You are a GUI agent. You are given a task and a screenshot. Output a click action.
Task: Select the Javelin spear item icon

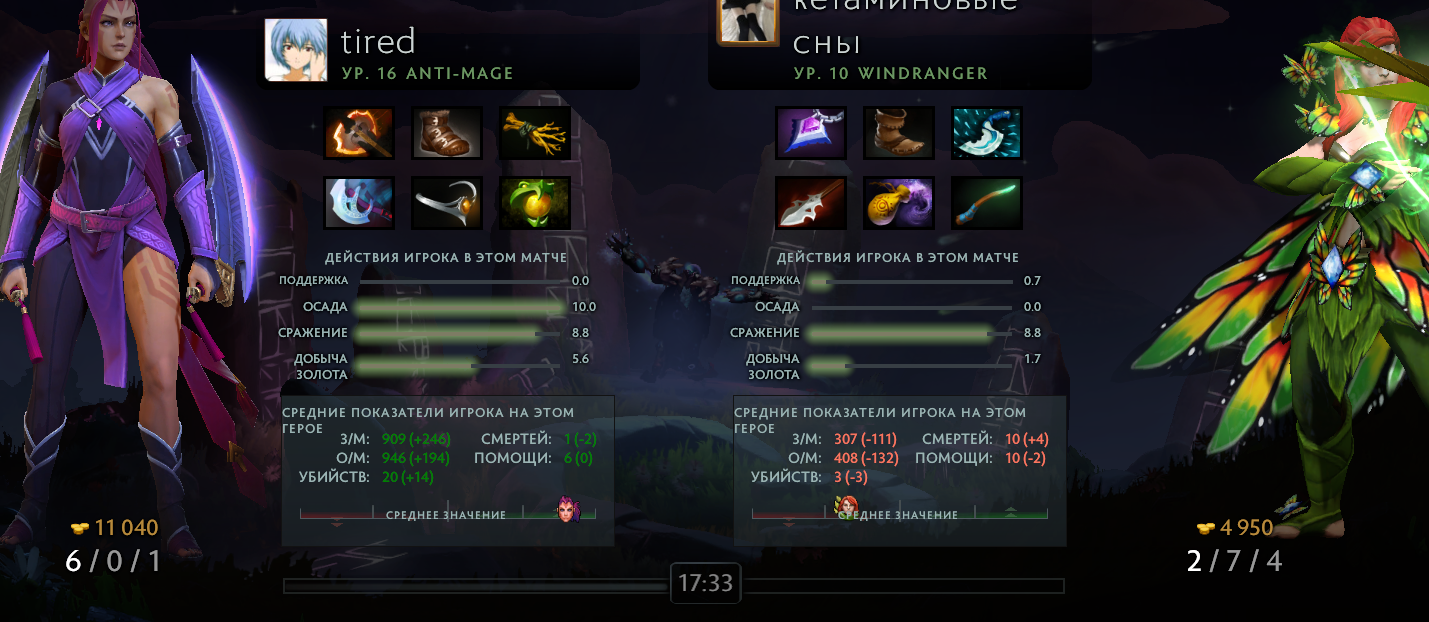click(811, 203)
